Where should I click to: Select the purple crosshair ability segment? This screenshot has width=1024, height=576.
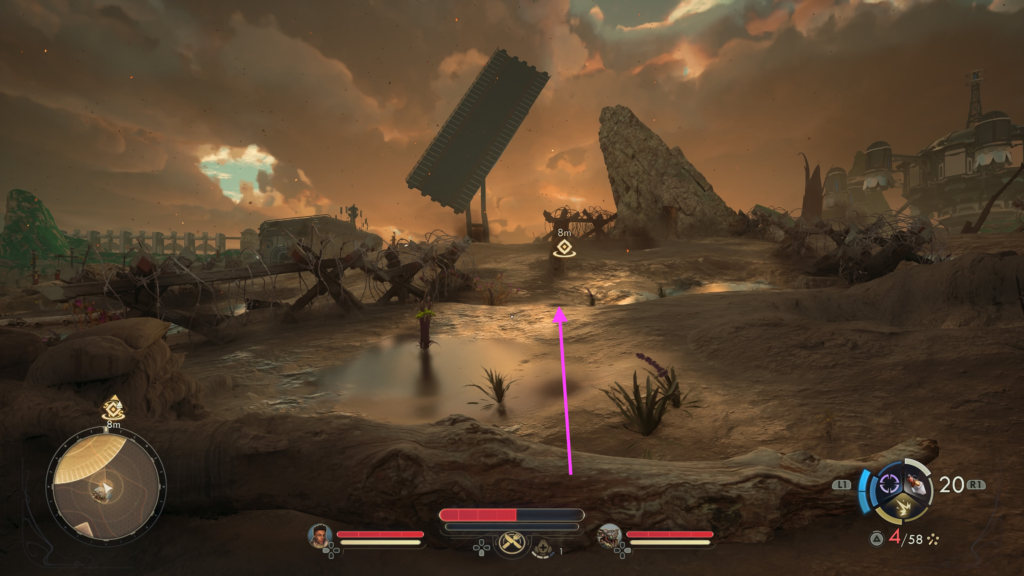pos(889,485)
